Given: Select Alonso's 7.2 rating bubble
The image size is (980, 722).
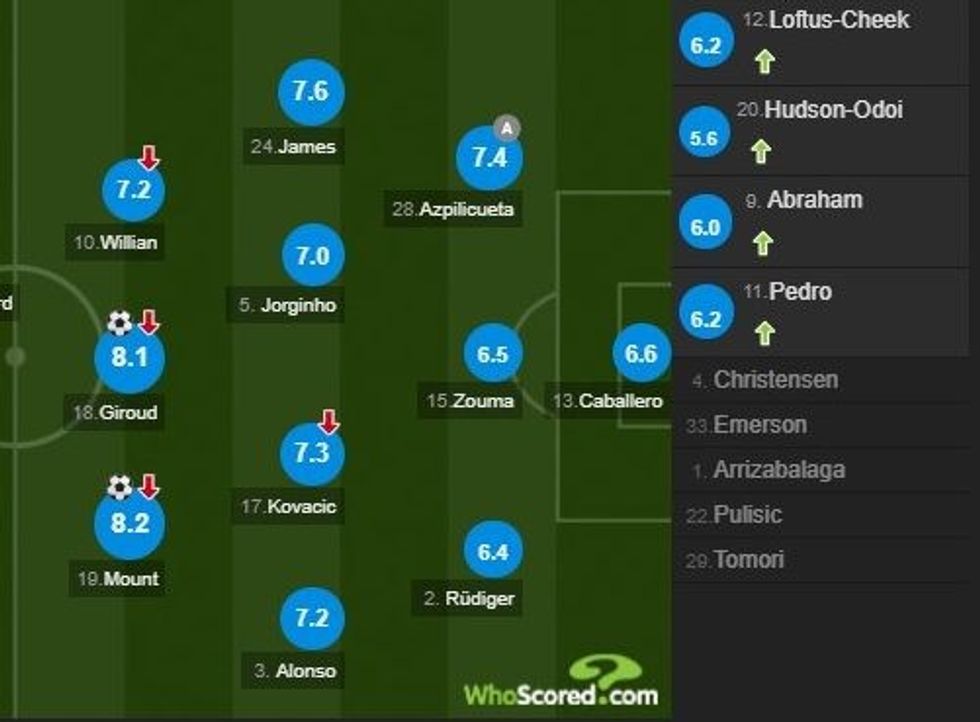Looking at the screenshot, I should click(x=311, y=617).
